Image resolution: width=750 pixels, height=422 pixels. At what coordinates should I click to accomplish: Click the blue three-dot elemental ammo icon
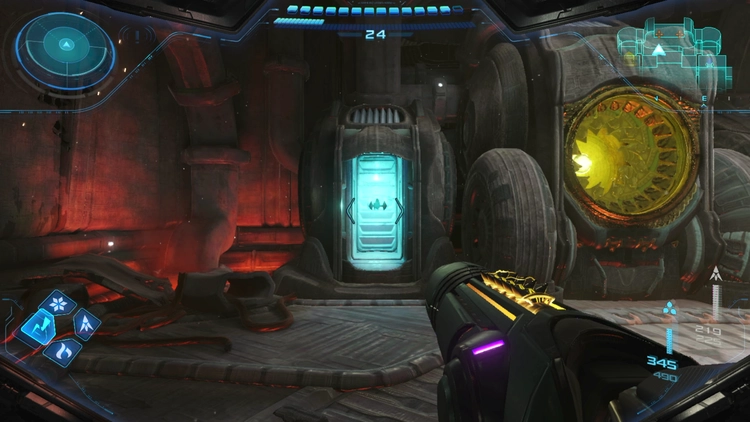pyautogui.click(x=670, y=309)
